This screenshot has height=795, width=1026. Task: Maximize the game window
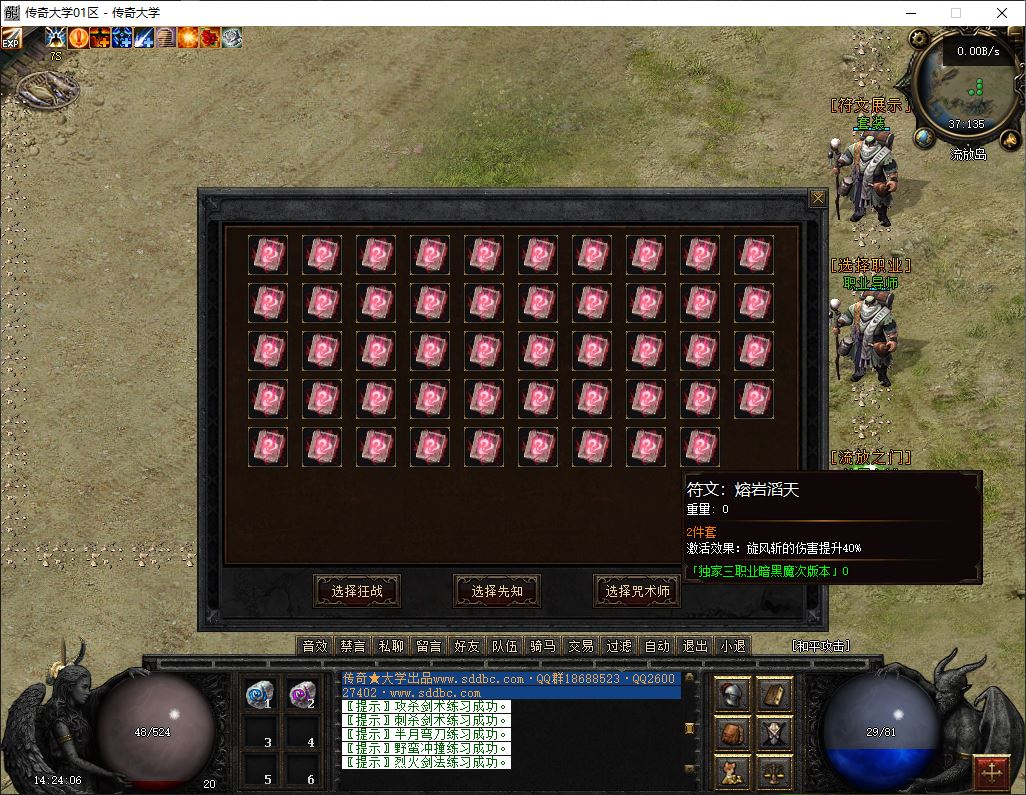point(956,13)
